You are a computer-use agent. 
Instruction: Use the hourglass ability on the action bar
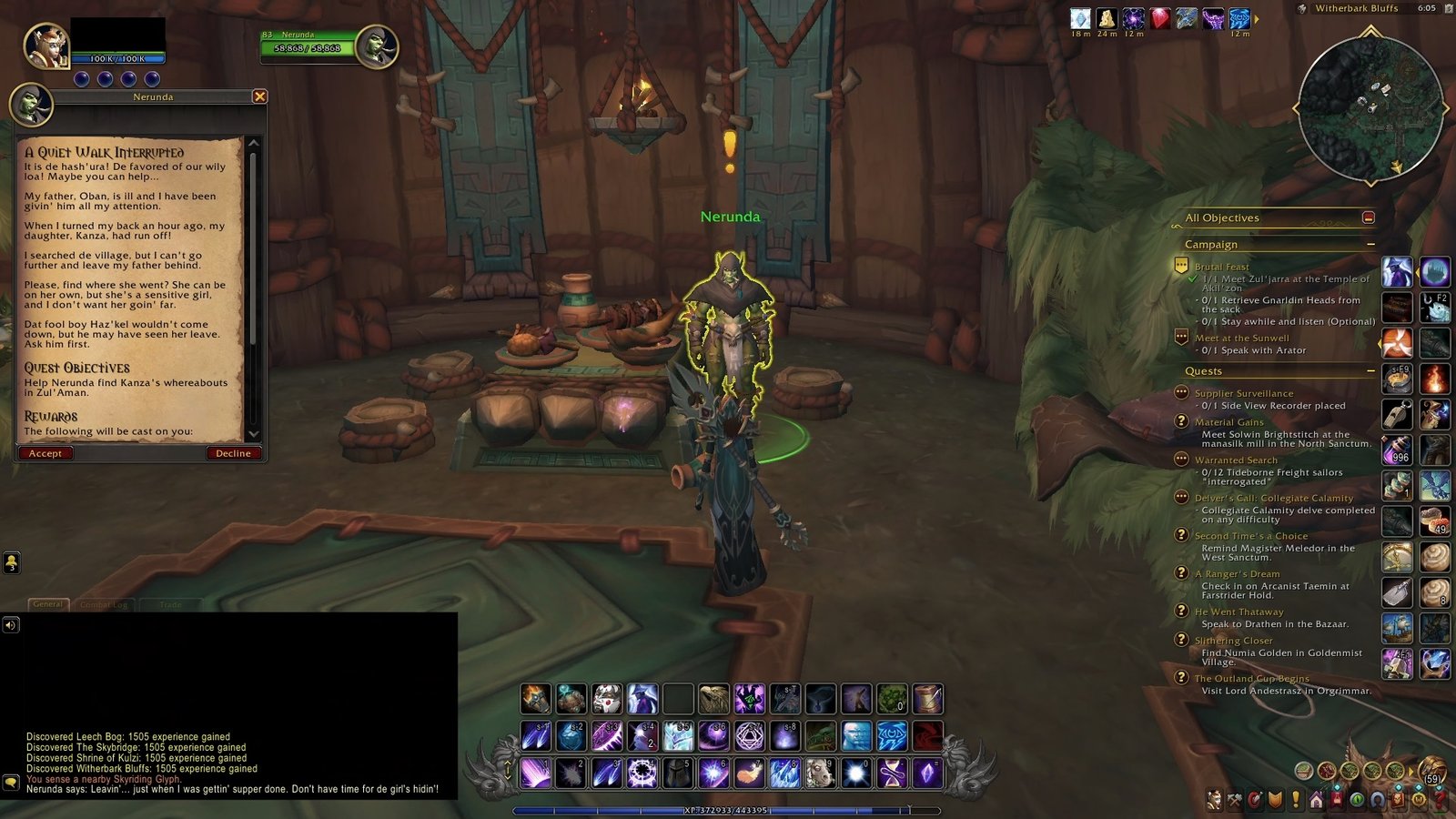(x=892, y=773)
